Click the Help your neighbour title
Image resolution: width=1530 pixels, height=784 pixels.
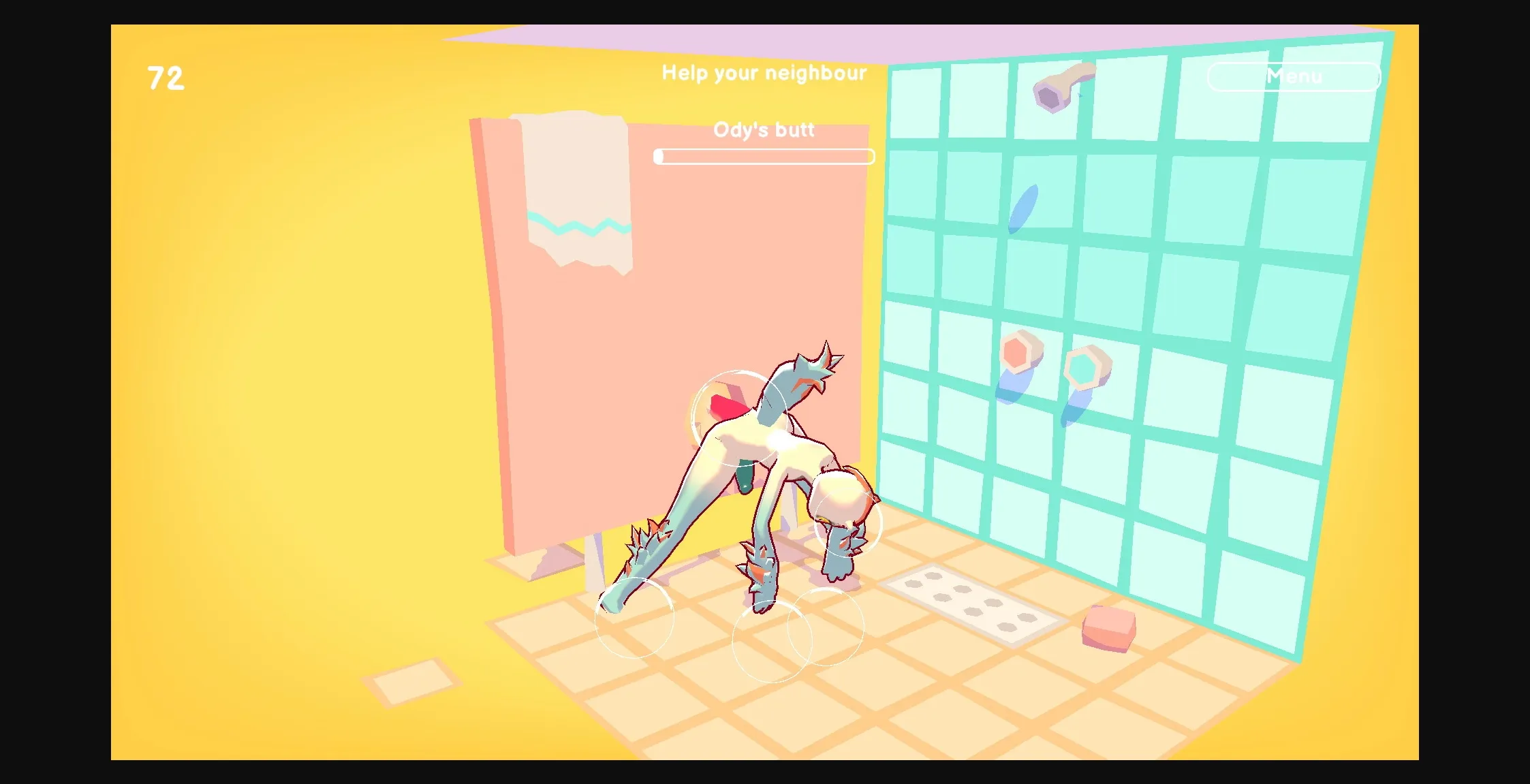(x=764, y=73)
